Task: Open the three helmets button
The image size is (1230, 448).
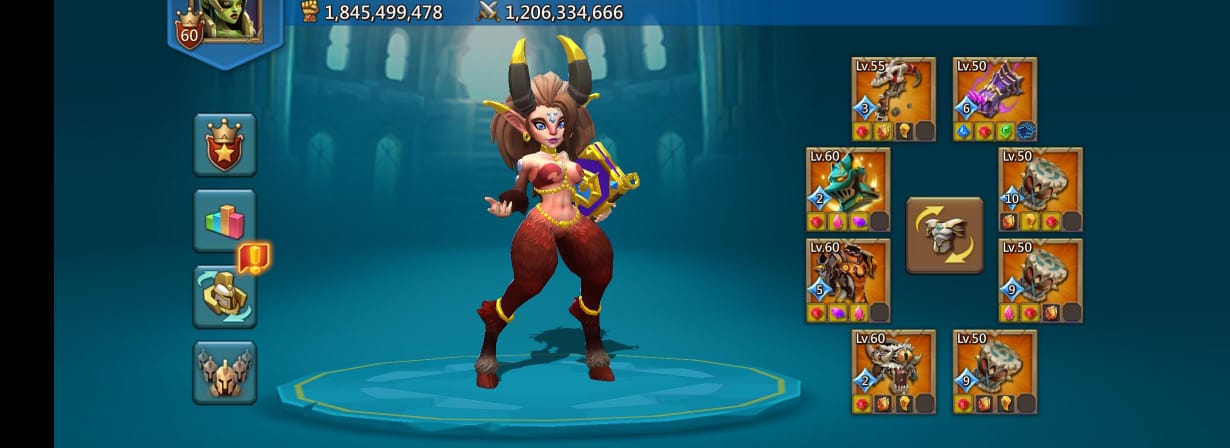Action: click(x=224, y=372)
